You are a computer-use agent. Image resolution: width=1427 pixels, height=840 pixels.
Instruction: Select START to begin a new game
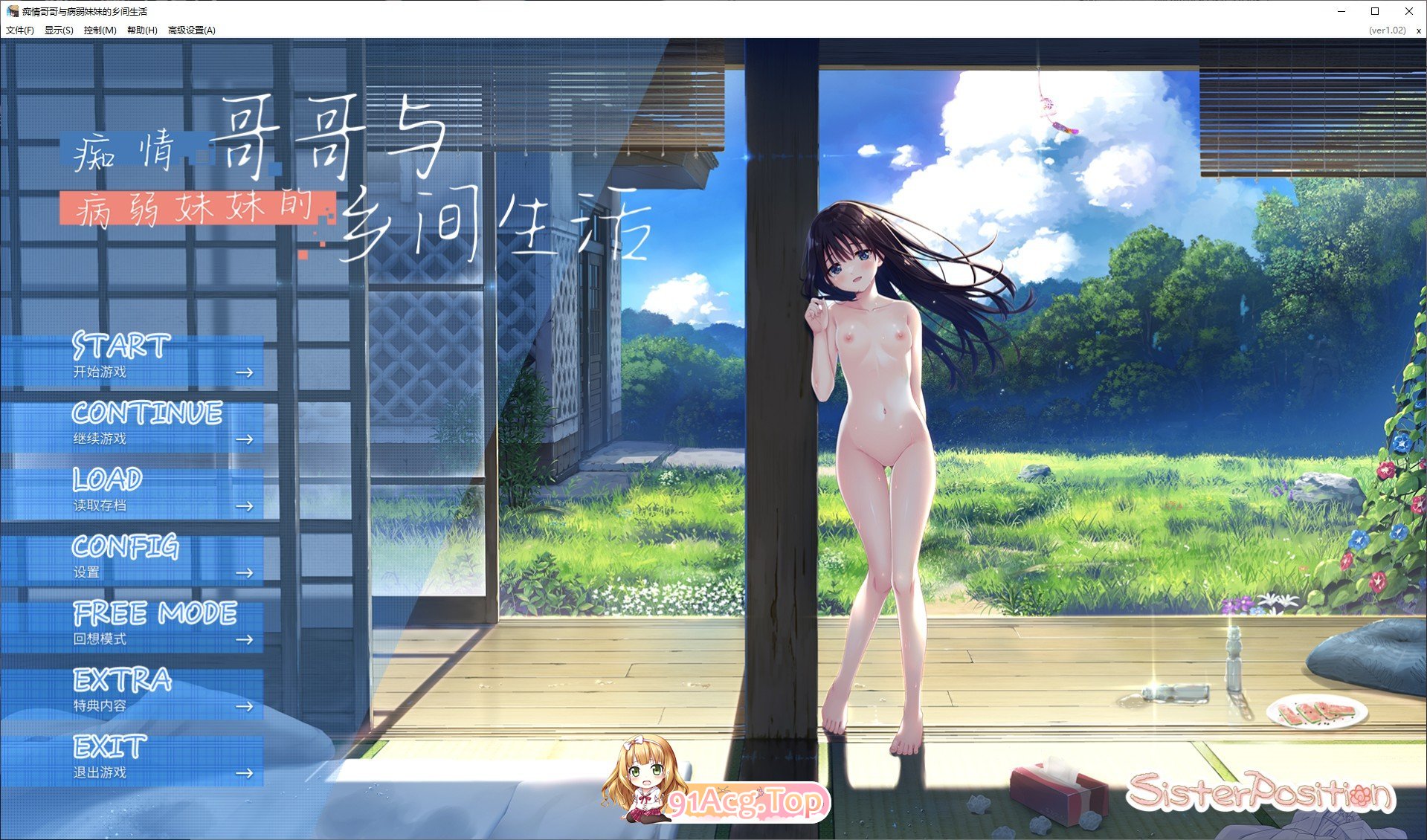coord(120,346)
